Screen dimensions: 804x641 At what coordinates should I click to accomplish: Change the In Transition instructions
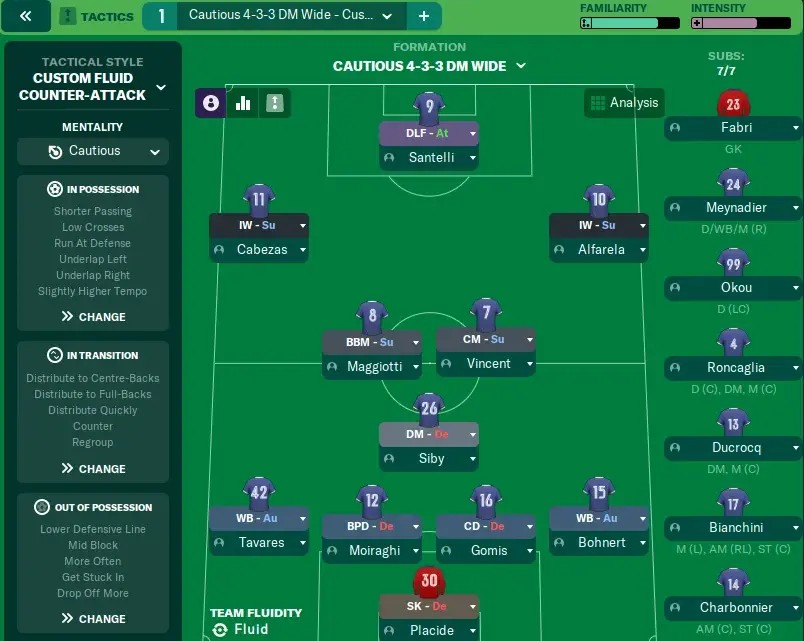click(93, 469)
